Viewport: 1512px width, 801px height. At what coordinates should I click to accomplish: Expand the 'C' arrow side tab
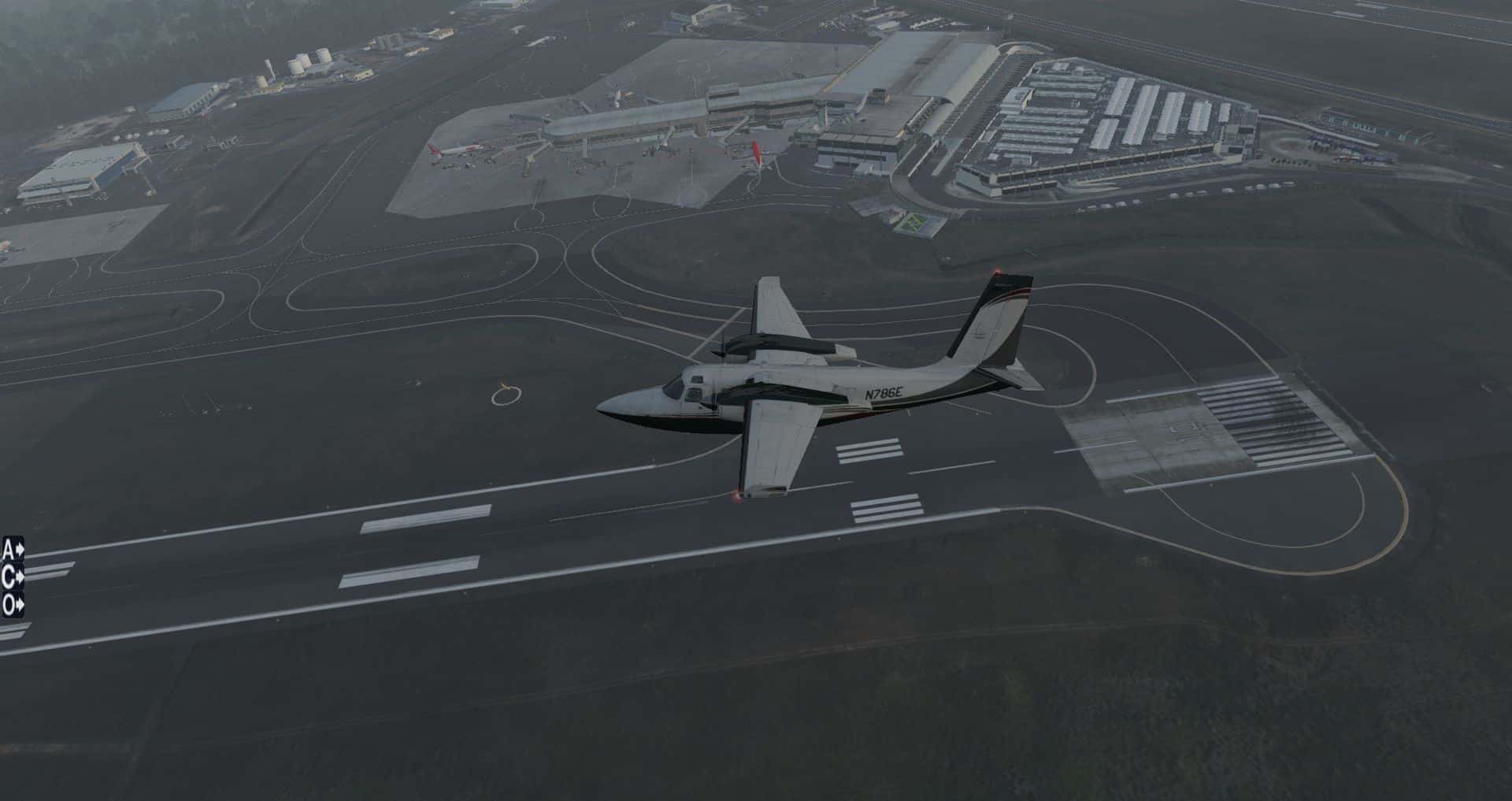click(x=13, y=577)
